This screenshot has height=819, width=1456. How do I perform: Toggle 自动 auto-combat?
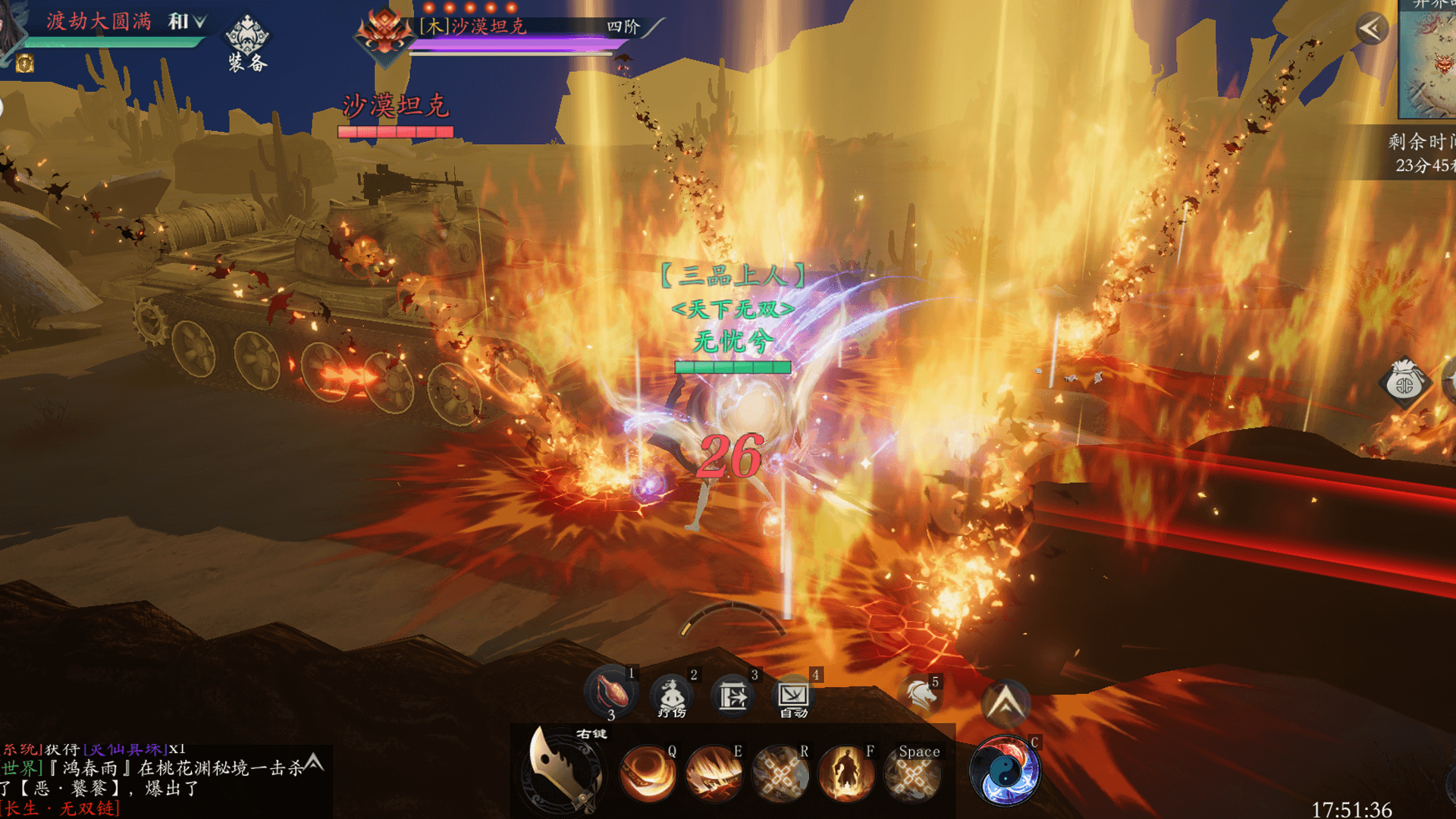pos(793,696)
